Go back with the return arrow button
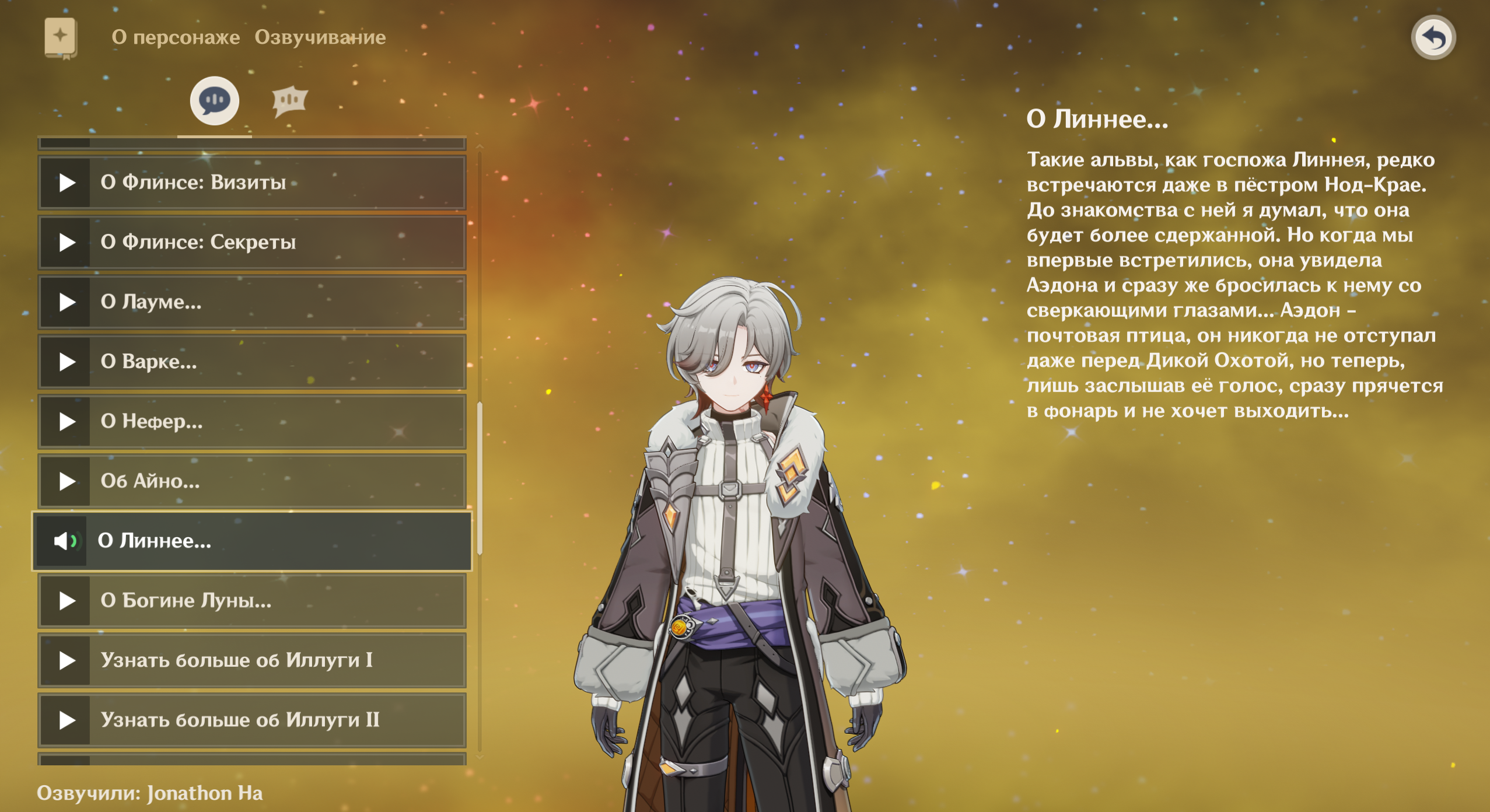This screenshot has height=812, width=1490. point(1433,38)
